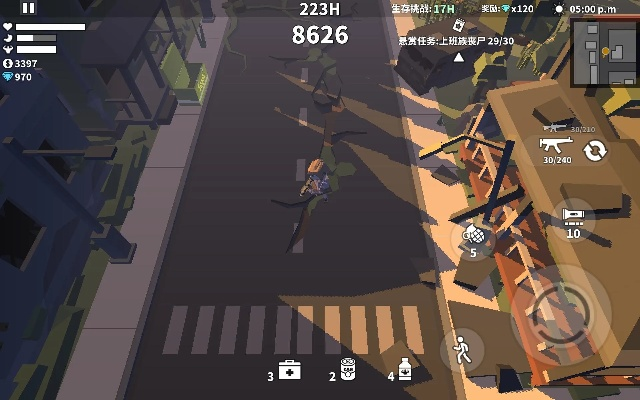Reload weapon with the circular arrows button
Viewport: 640px width, 400px height.
coord(595,150)
